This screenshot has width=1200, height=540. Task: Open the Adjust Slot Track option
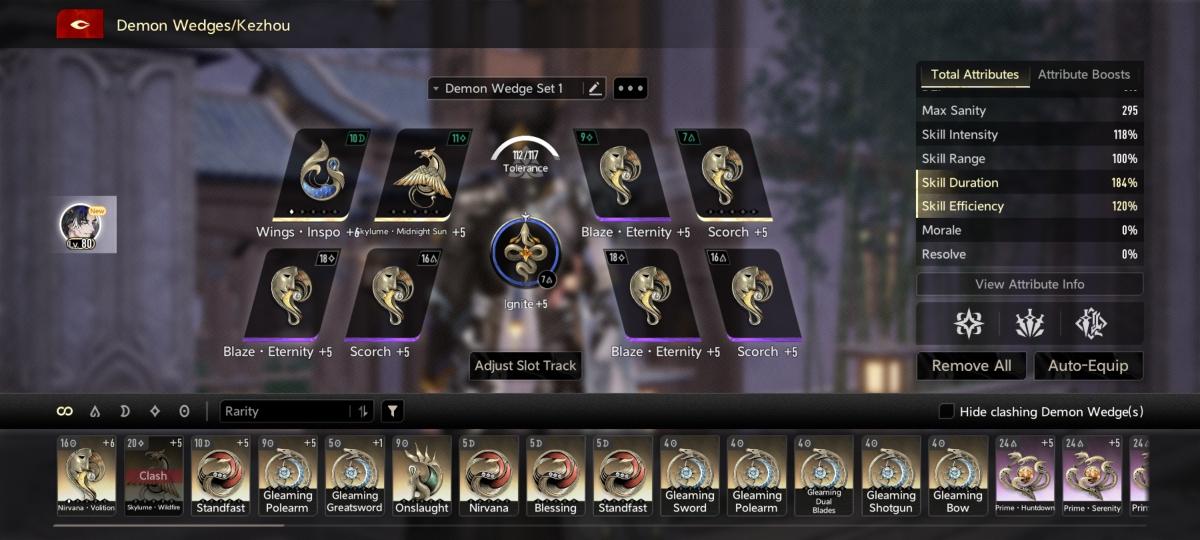click(525, 366)
